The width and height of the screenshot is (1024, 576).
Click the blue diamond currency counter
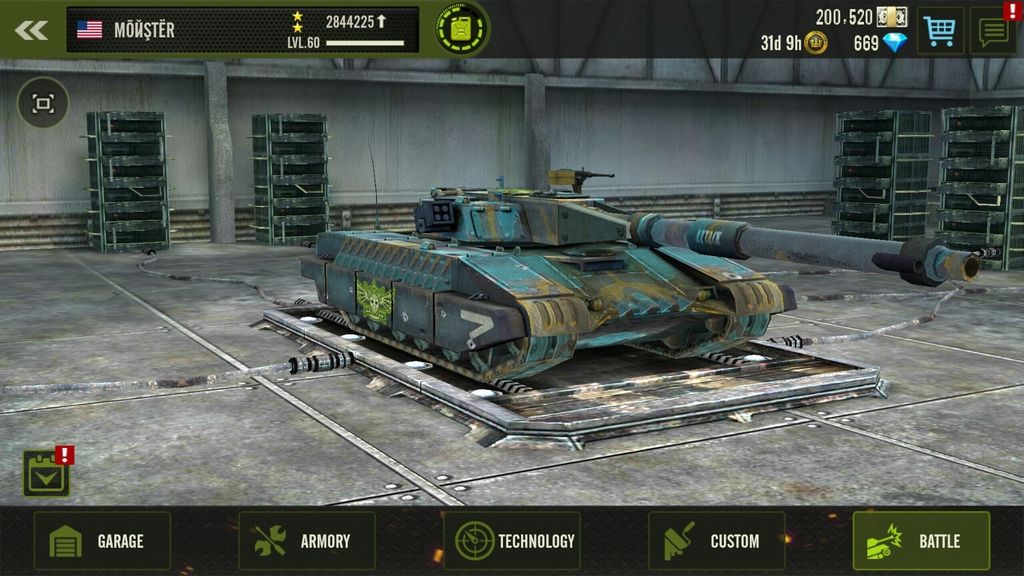(x=880, y=43)
